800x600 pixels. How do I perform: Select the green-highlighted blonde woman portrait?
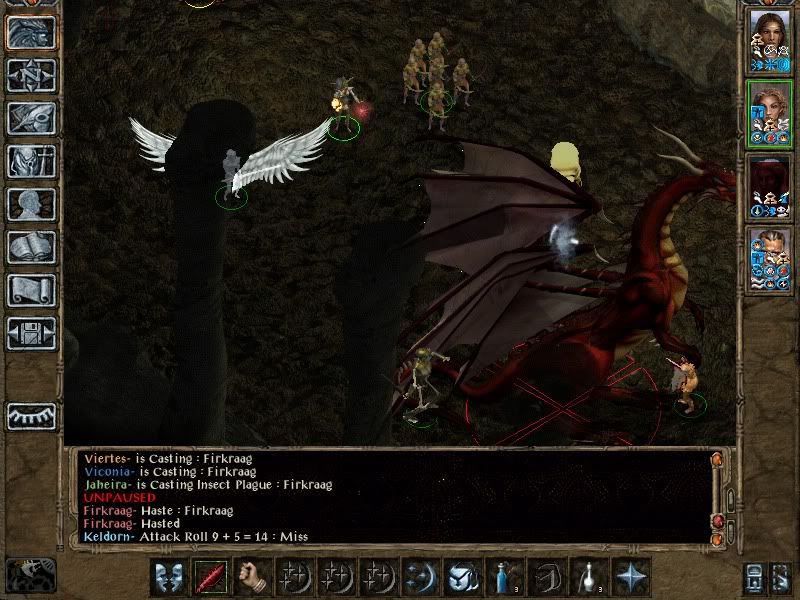pyautogui.click(x=769, y=114)
